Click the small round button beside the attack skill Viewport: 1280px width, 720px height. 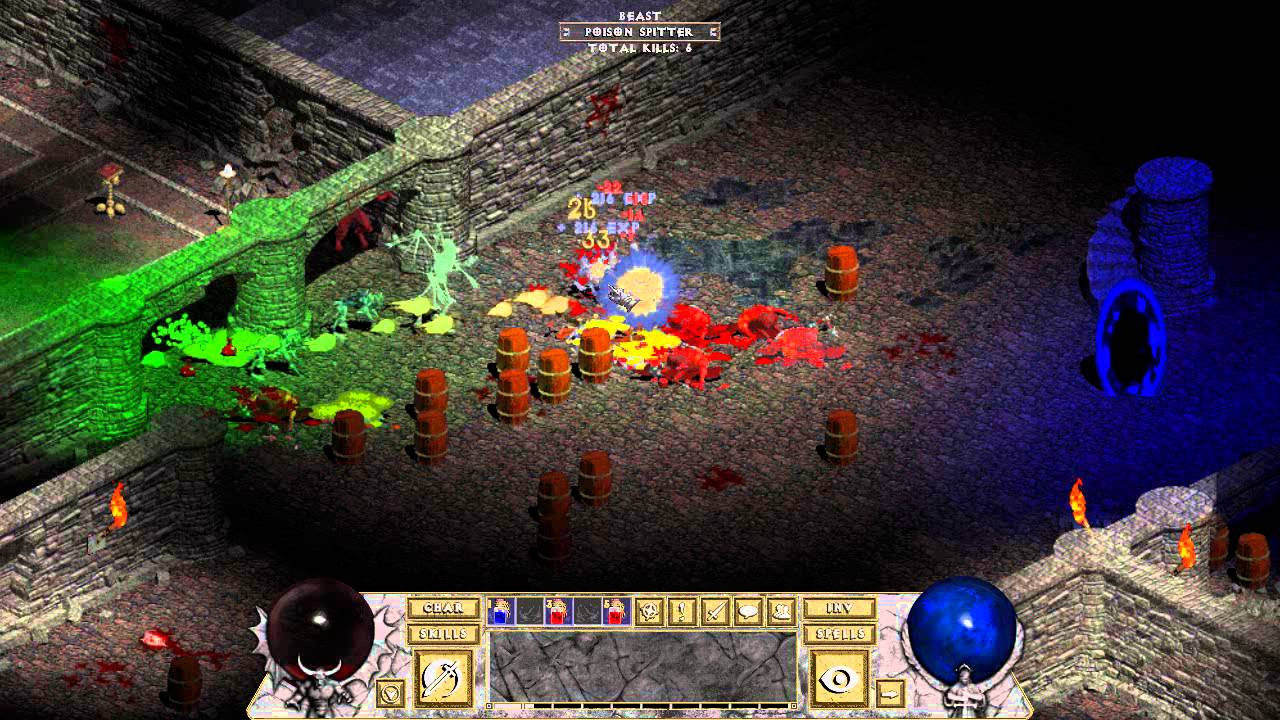click(393, 691)
